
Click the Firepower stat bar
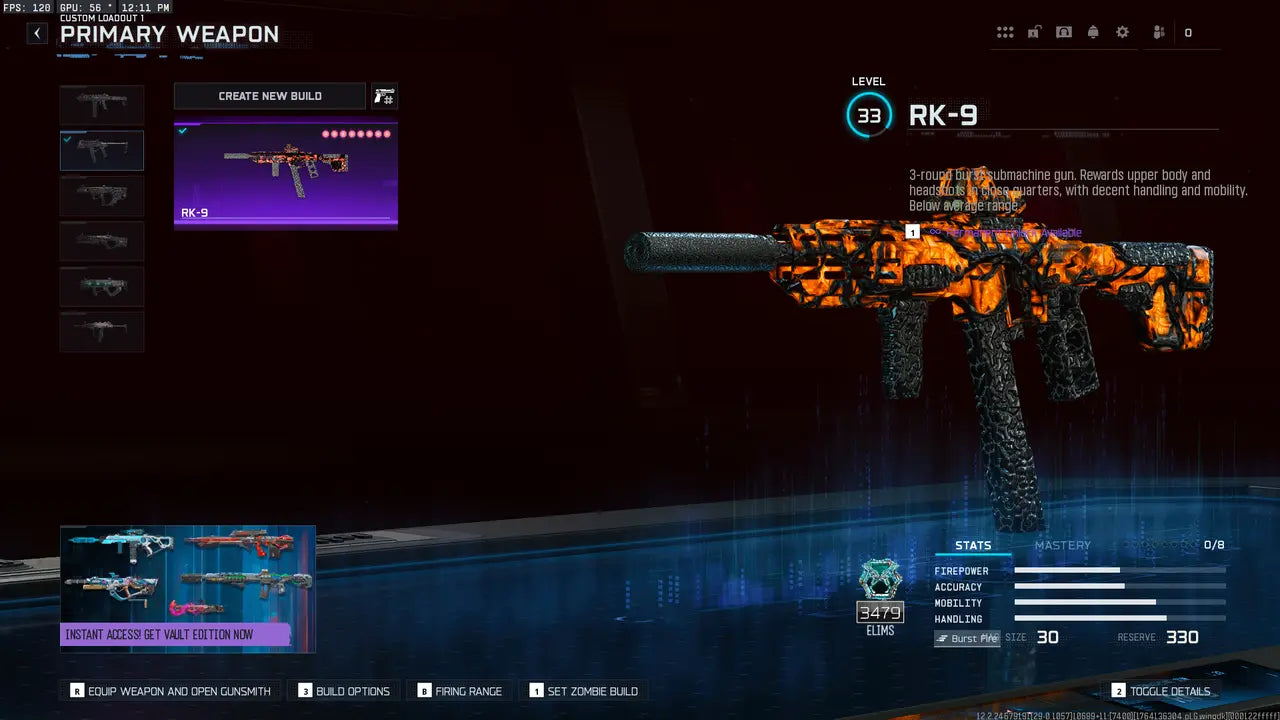click(x=1120, y=571)
